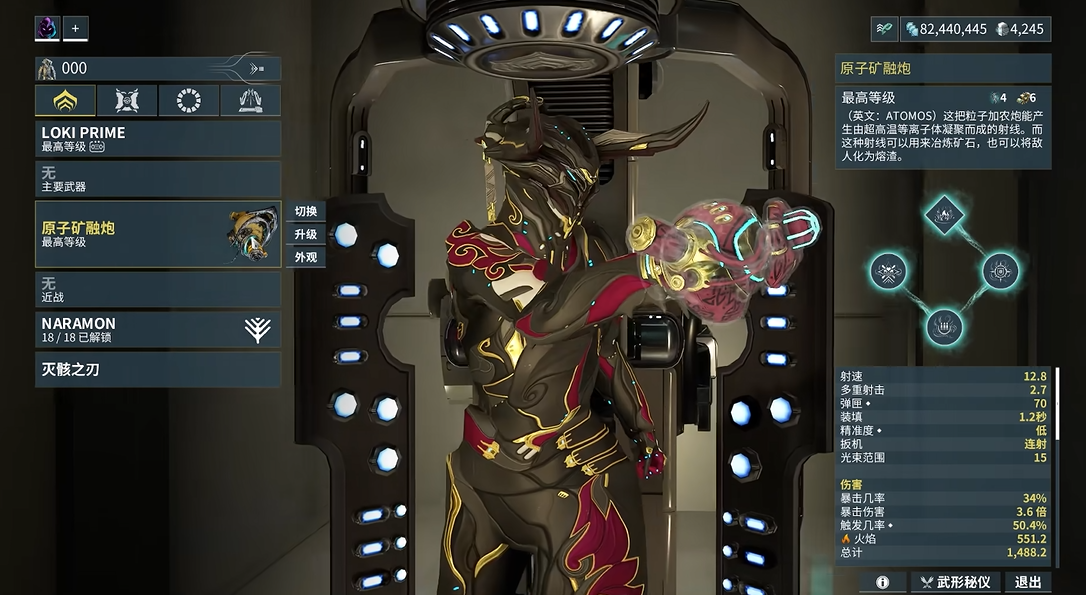
Task: Open the empty melee (近战) slot
Action: pyautogui.click(x=157, y=290)
